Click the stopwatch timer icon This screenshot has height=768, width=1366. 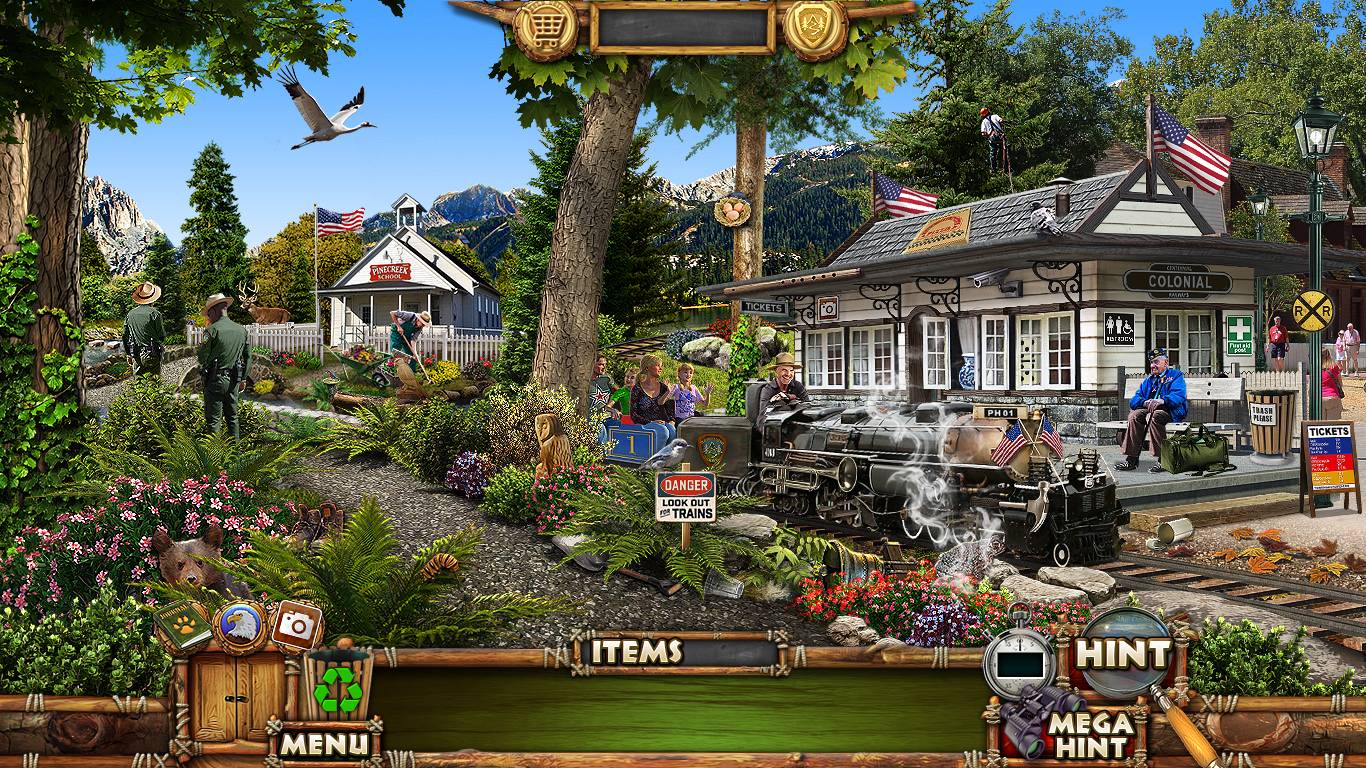point(1019,660)
